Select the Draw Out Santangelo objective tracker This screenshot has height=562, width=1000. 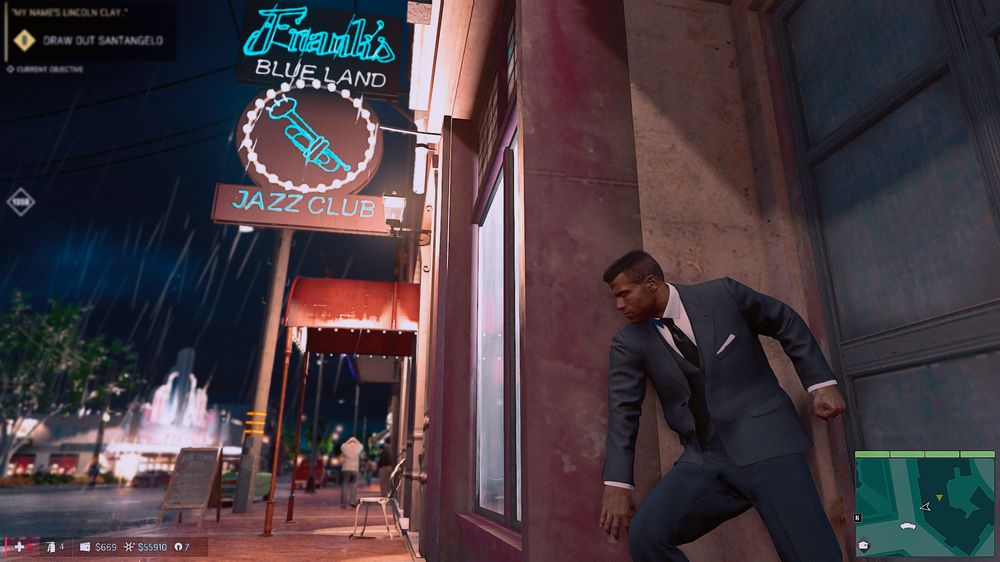(x=100, y=41)
